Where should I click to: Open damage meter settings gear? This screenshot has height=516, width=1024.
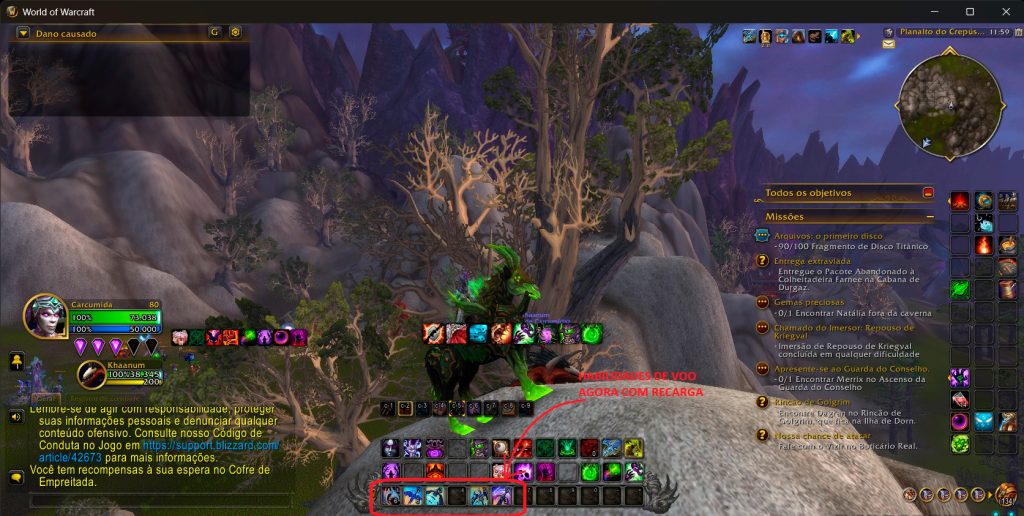click(235, 32)
